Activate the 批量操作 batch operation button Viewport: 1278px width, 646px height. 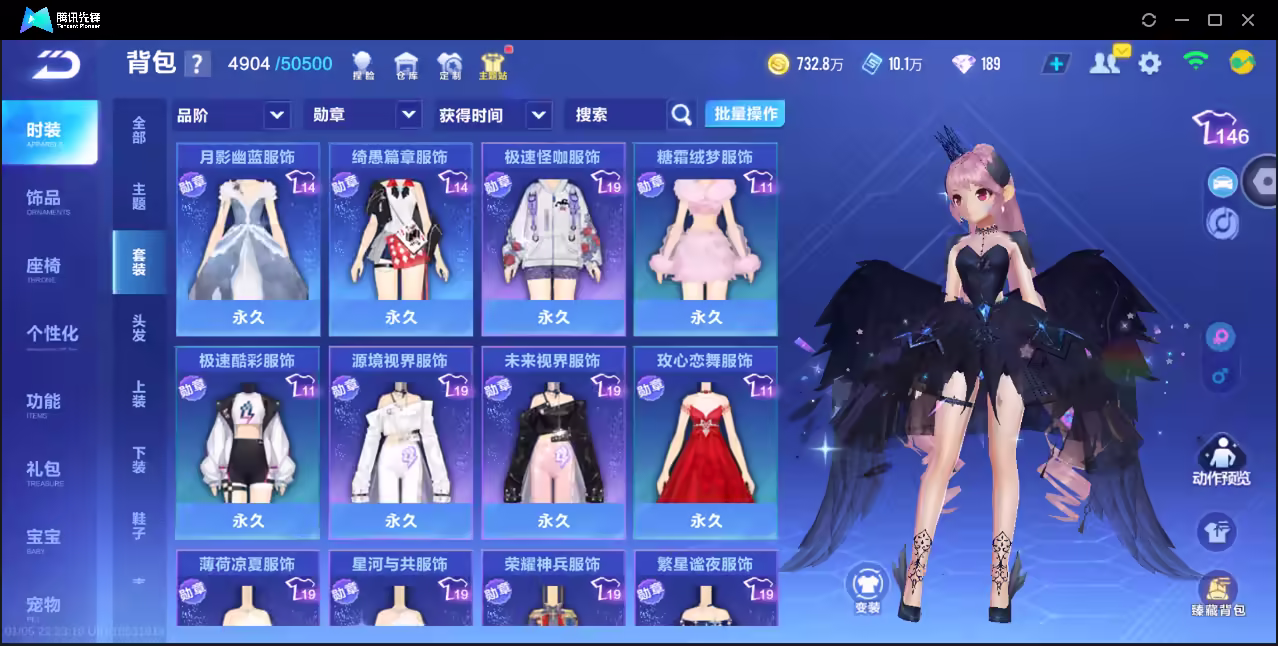click(x=745, y=114)
